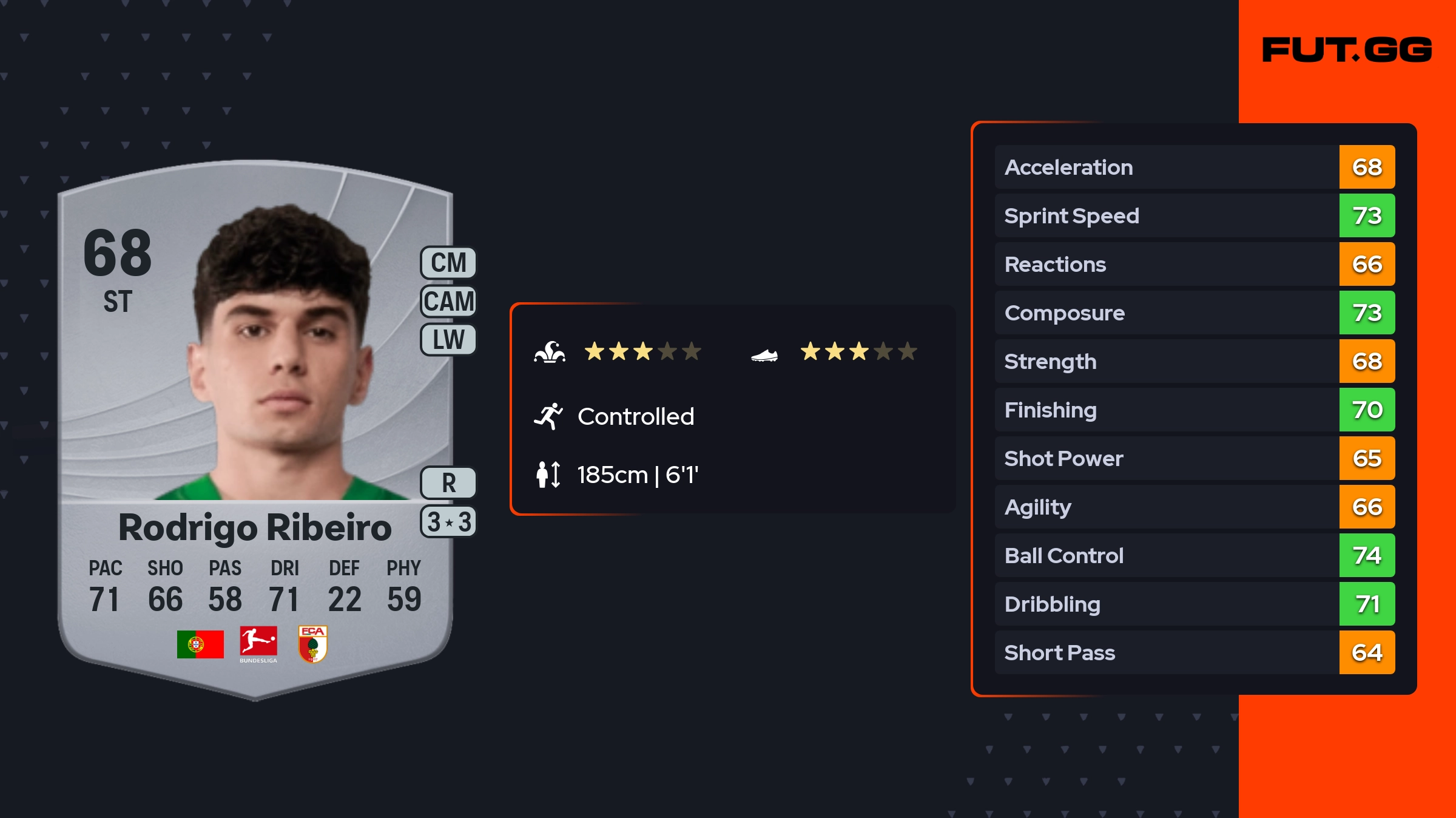1456x818 pixels.
Task: Select the FC Augsburg club crest
Action: [313, 644]
